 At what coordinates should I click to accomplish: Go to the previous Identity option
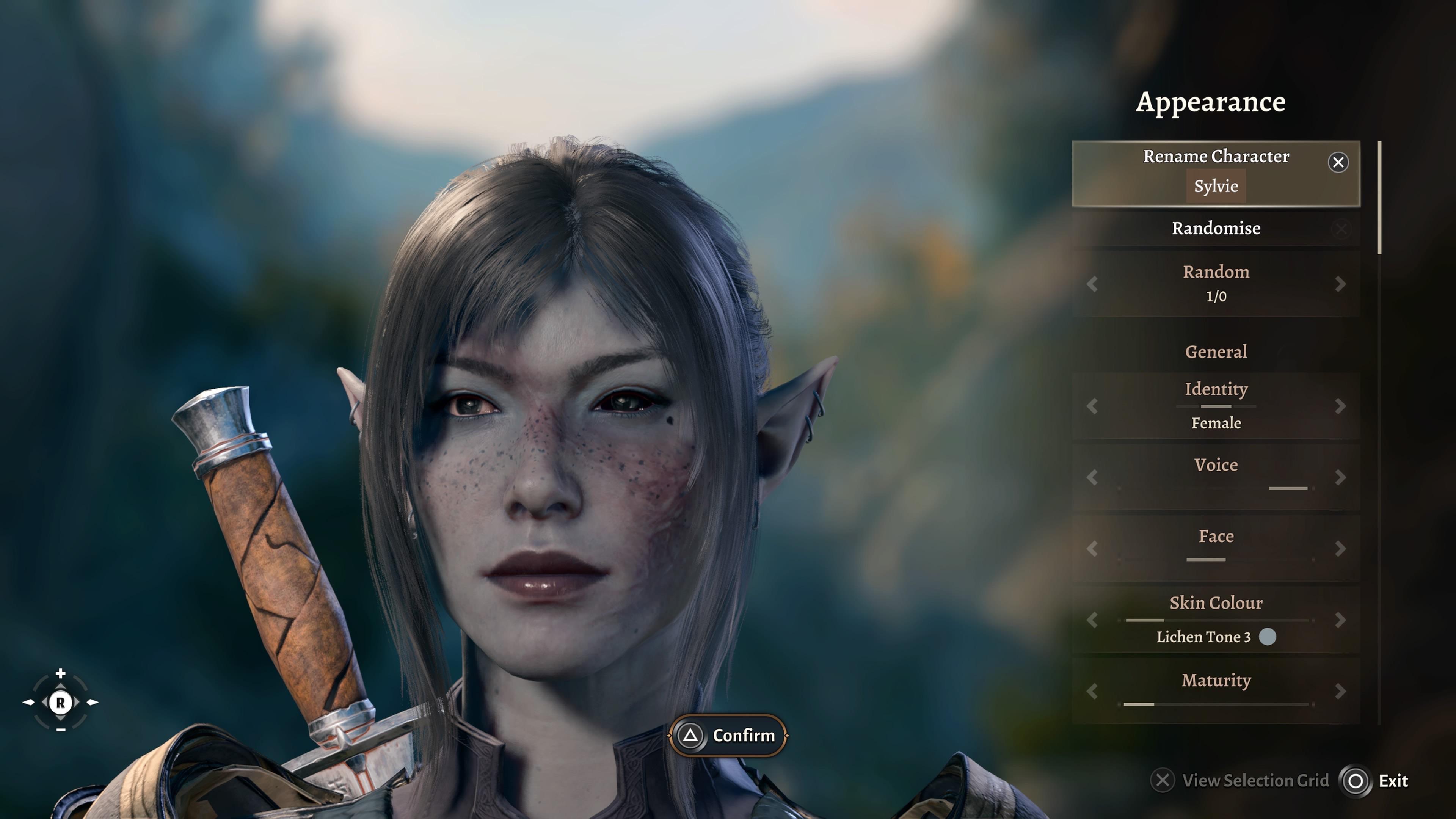point(1092,406)
